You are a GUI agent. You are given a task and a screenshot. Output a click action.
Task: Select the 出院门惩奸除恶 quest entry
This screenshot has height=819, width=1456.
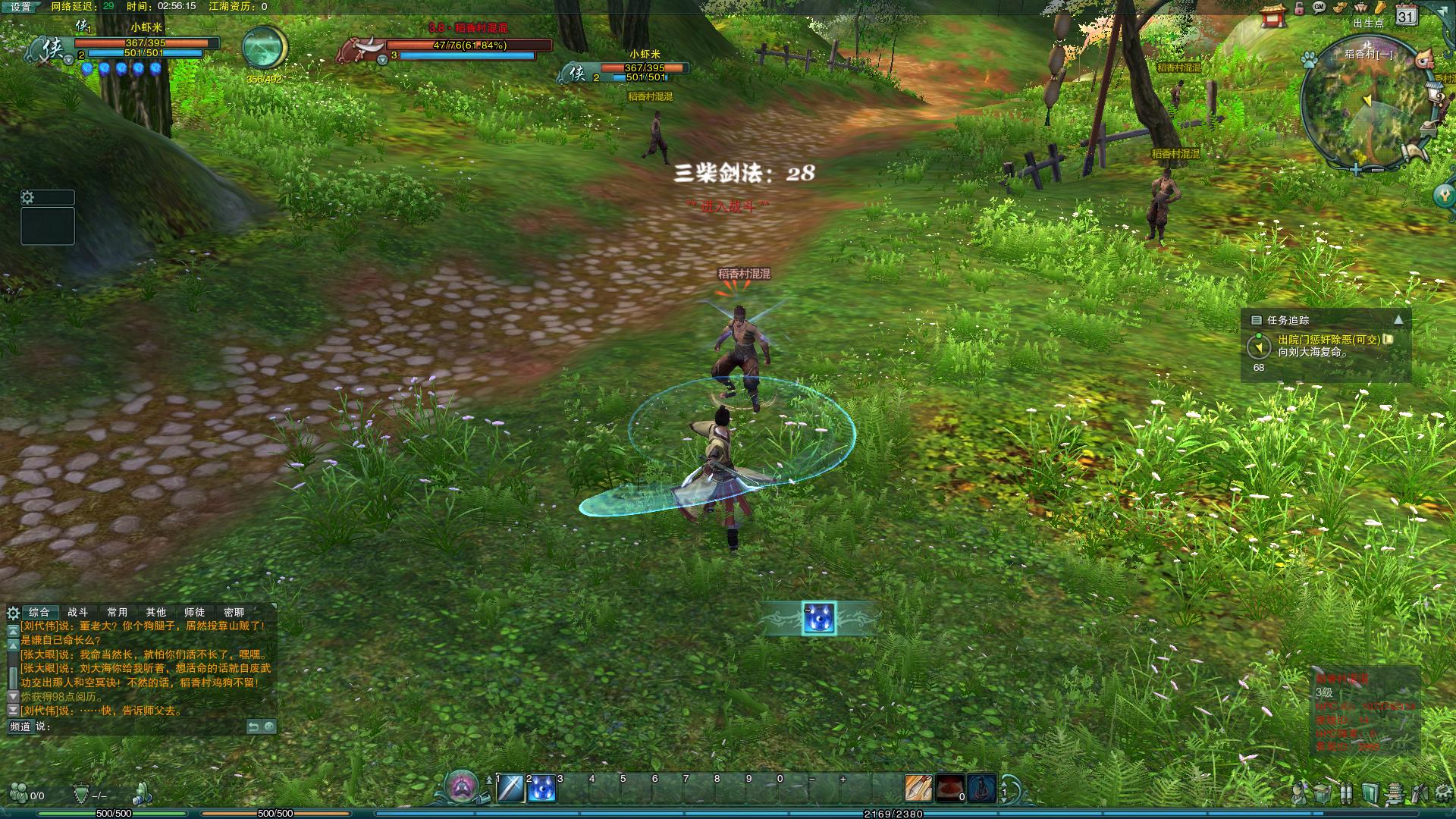click(1329, 340)
